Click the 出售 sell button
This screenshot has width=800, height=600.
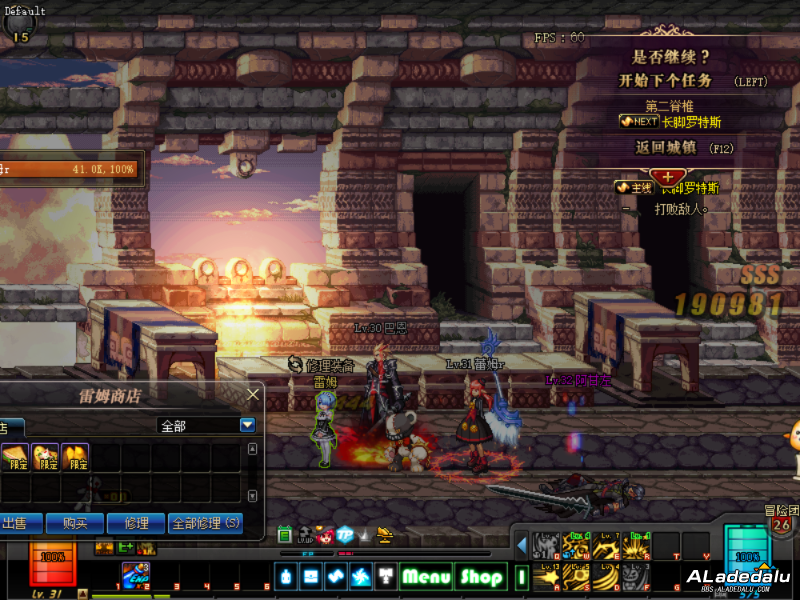point(21,522)
